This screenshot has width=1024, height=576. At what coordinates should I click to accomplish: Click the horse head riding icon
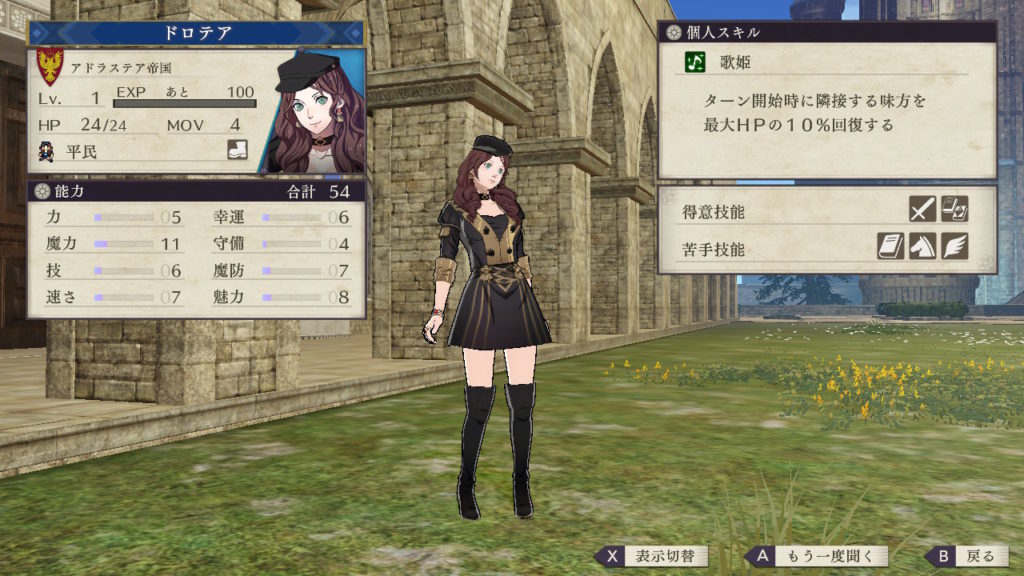pos(922,246)
